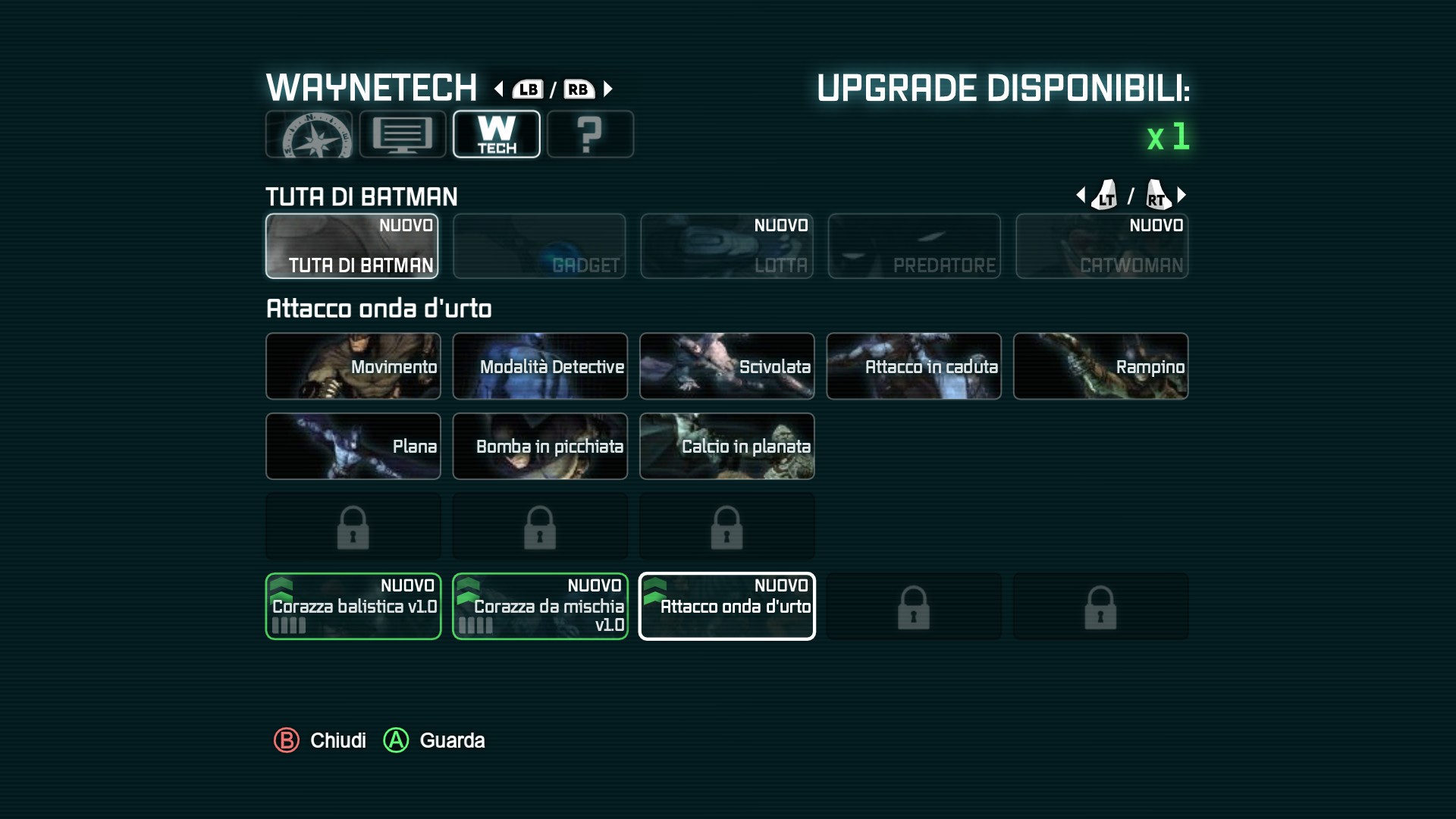The width and height of the screenshot is (1456, 819).
Task: Choose the Modalità Detective tile
Action: point(540,366)
